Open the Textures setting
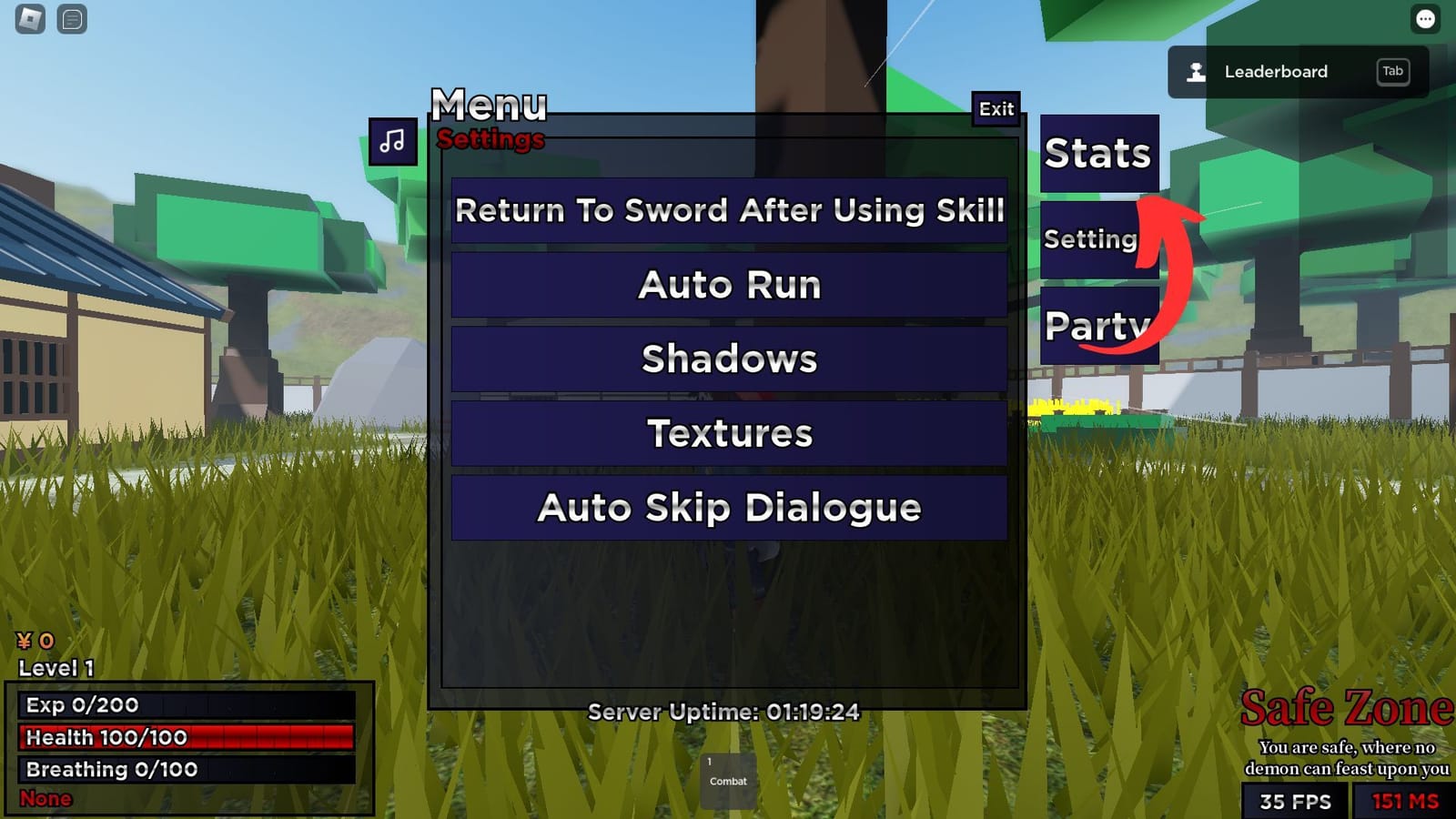 click(x=730, y=433)
